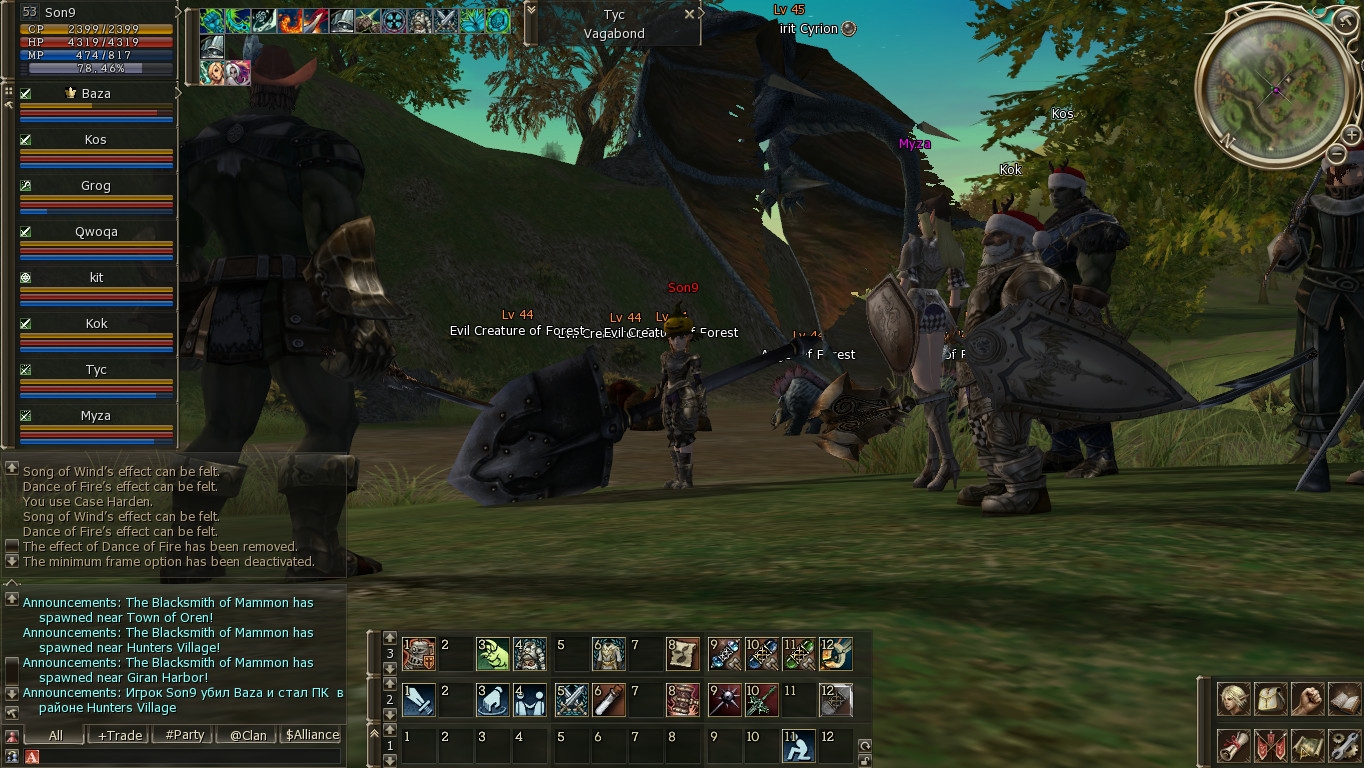Open the quest scroll icon
Viewport: 1364px width, 768px height.
click(x=1233, y=745)
